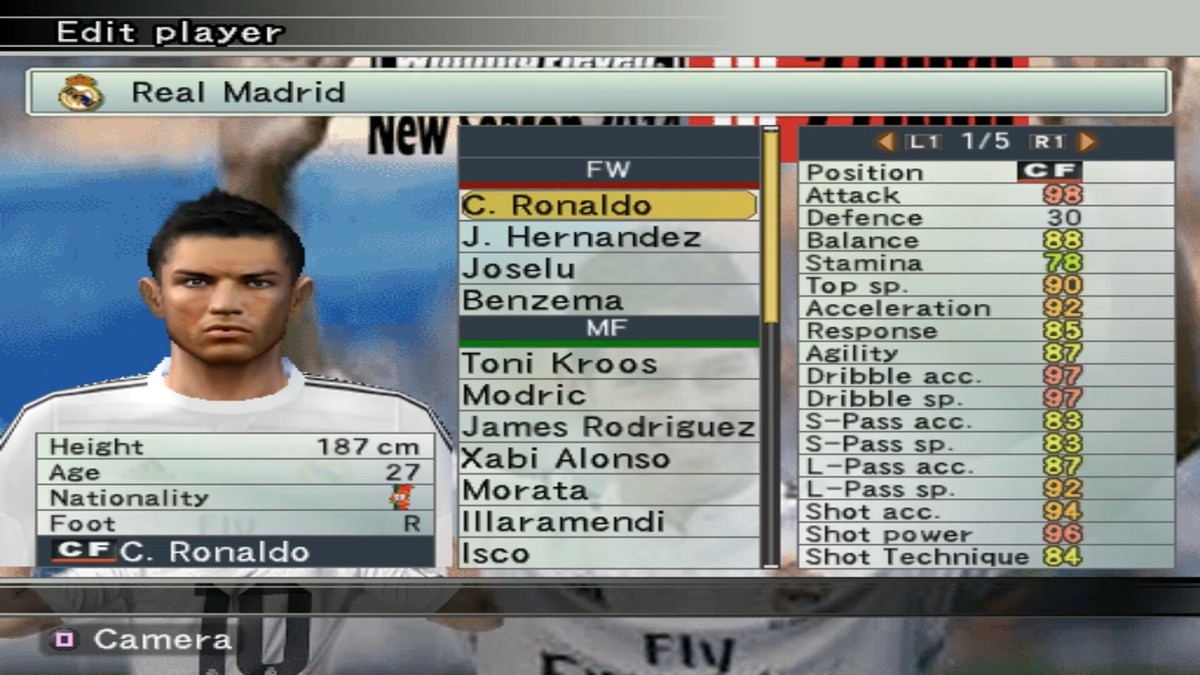This screenshot has width=1200, height=675.
Task: Select Joselu in the squad list
Action: [608, 269]
